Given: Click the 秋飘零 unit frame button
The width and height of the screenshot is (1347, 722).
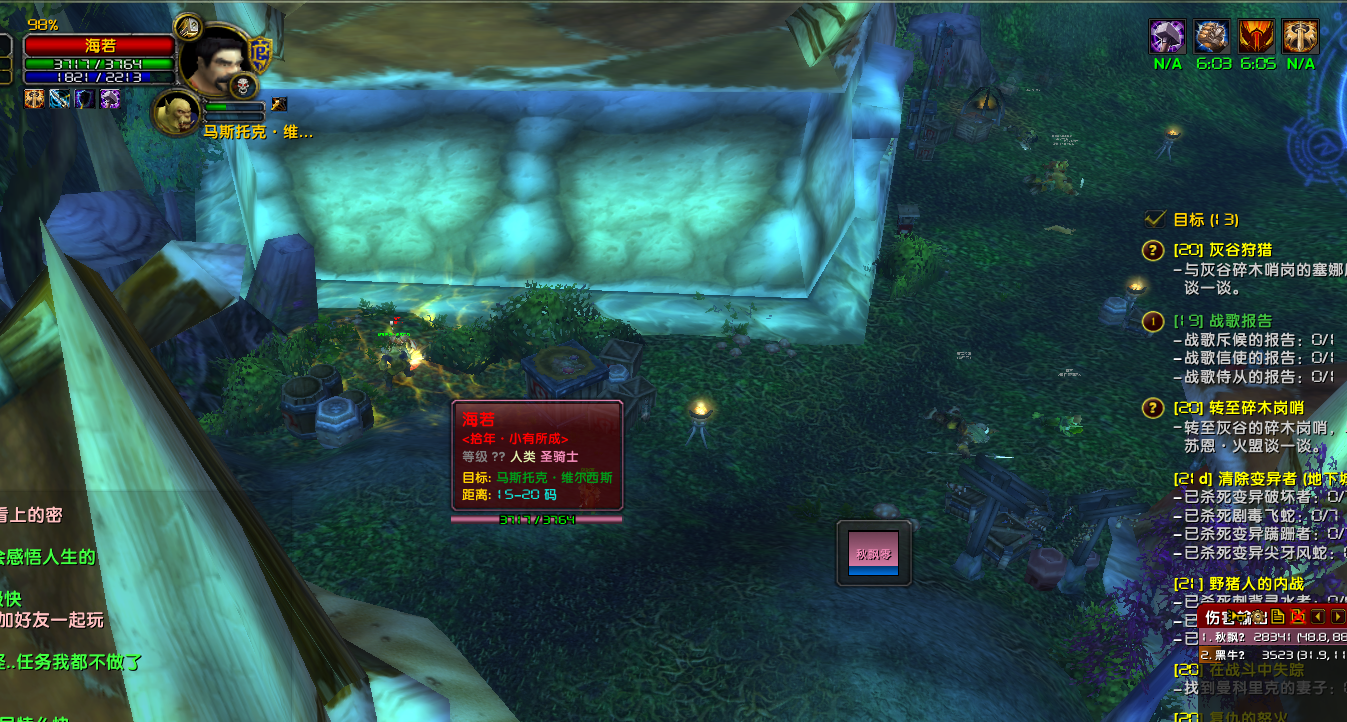Looking at the screenshot, I should tap(874, 553).
